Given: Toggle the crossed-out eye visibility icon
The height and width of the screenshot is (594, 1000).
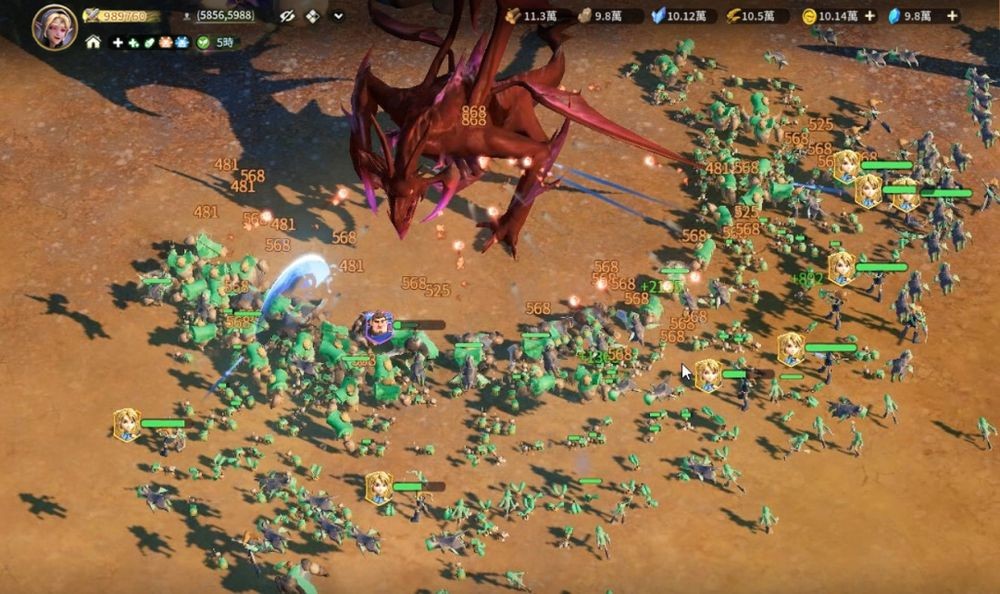Looking at the screenshot, I should point(287,16).
